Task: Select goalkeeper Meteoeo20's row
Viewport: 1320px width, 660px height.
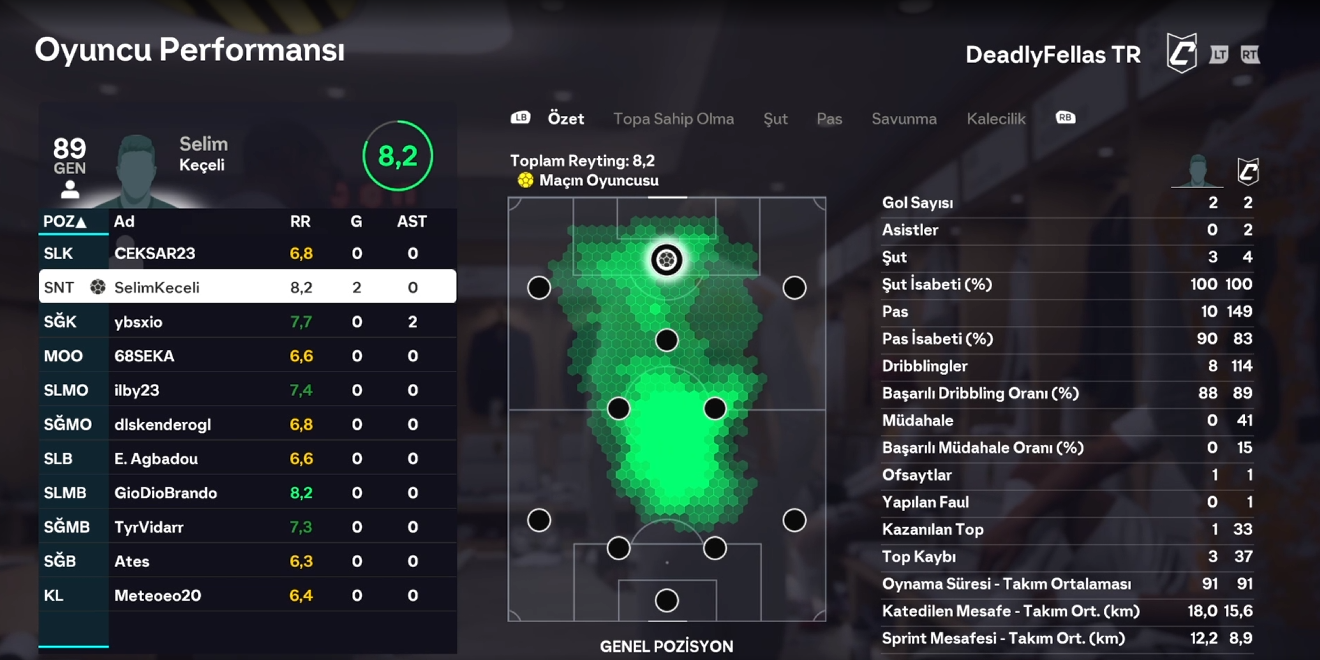Action: (x=247, y=596)
